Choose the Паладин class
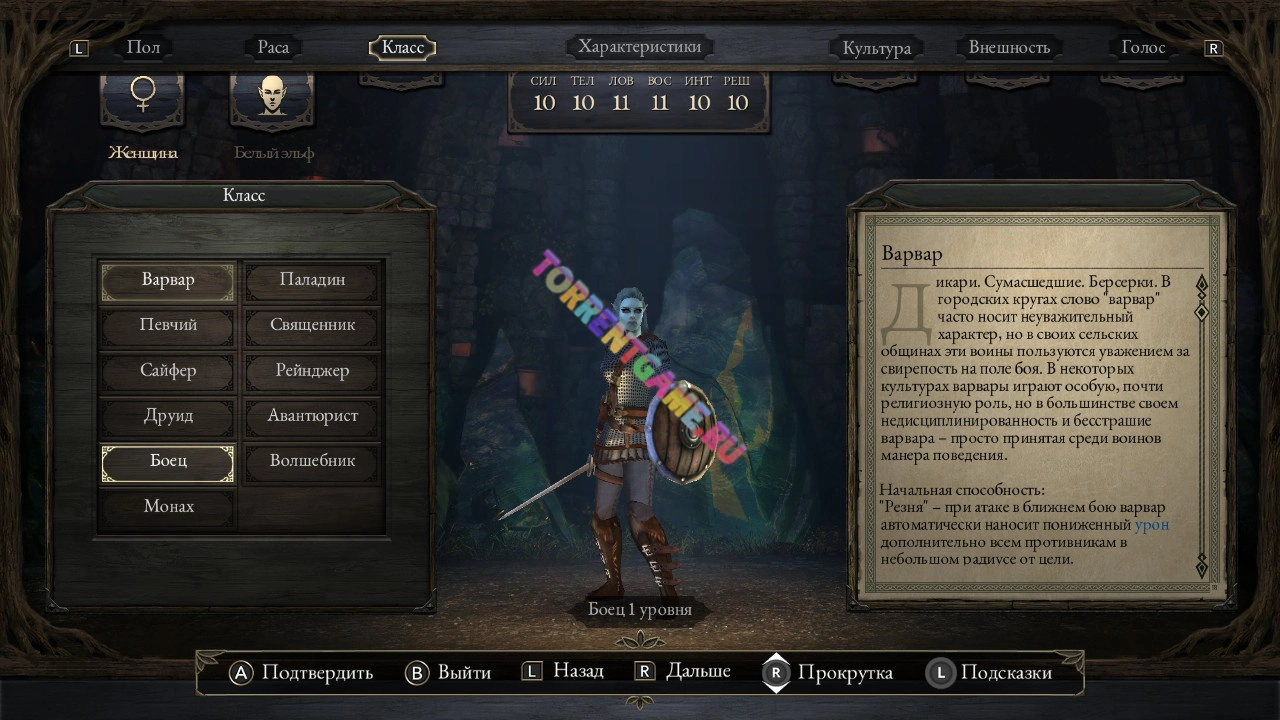This screenshot has height=720, width=1280. coord(312,280)
